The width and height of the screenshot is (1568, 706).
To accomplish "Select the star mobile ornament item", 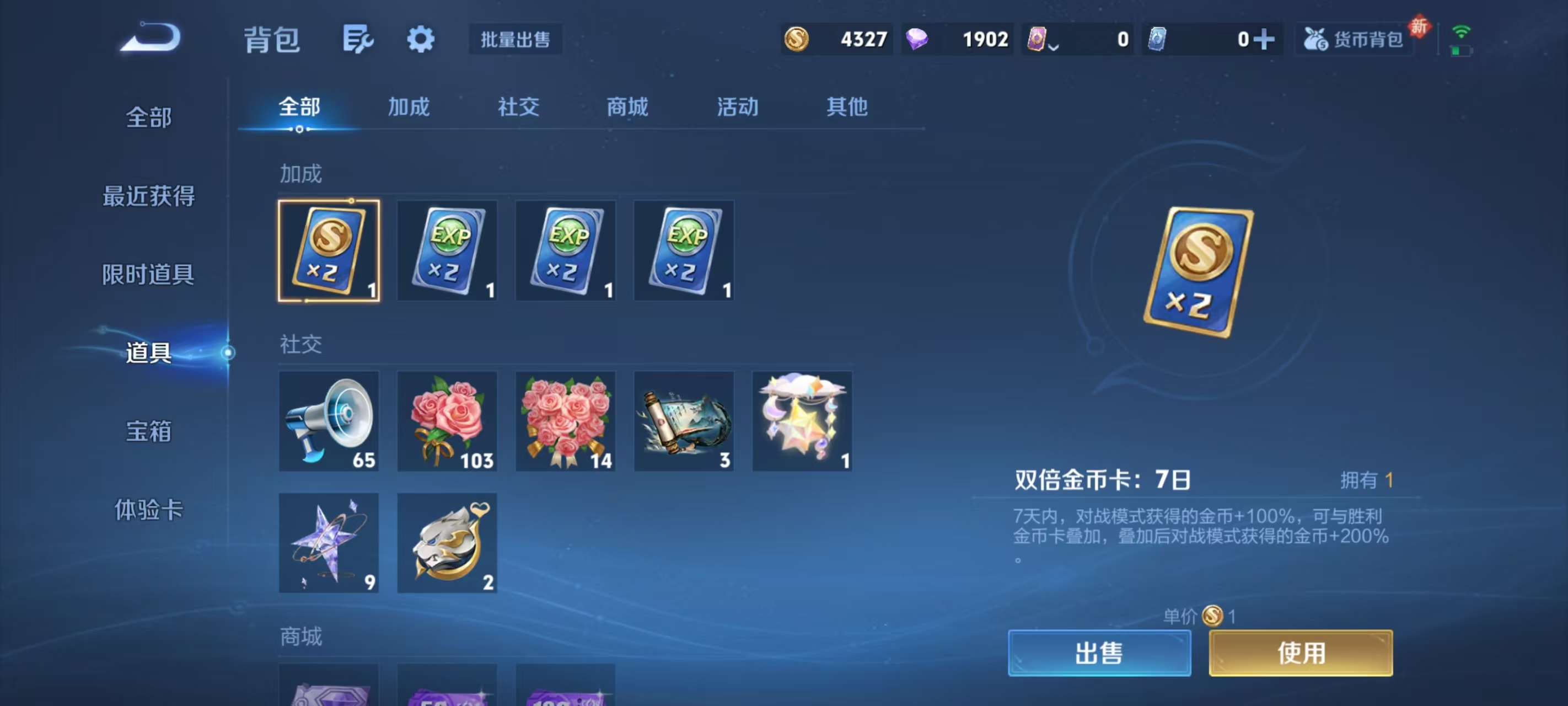I will (802, 420).
